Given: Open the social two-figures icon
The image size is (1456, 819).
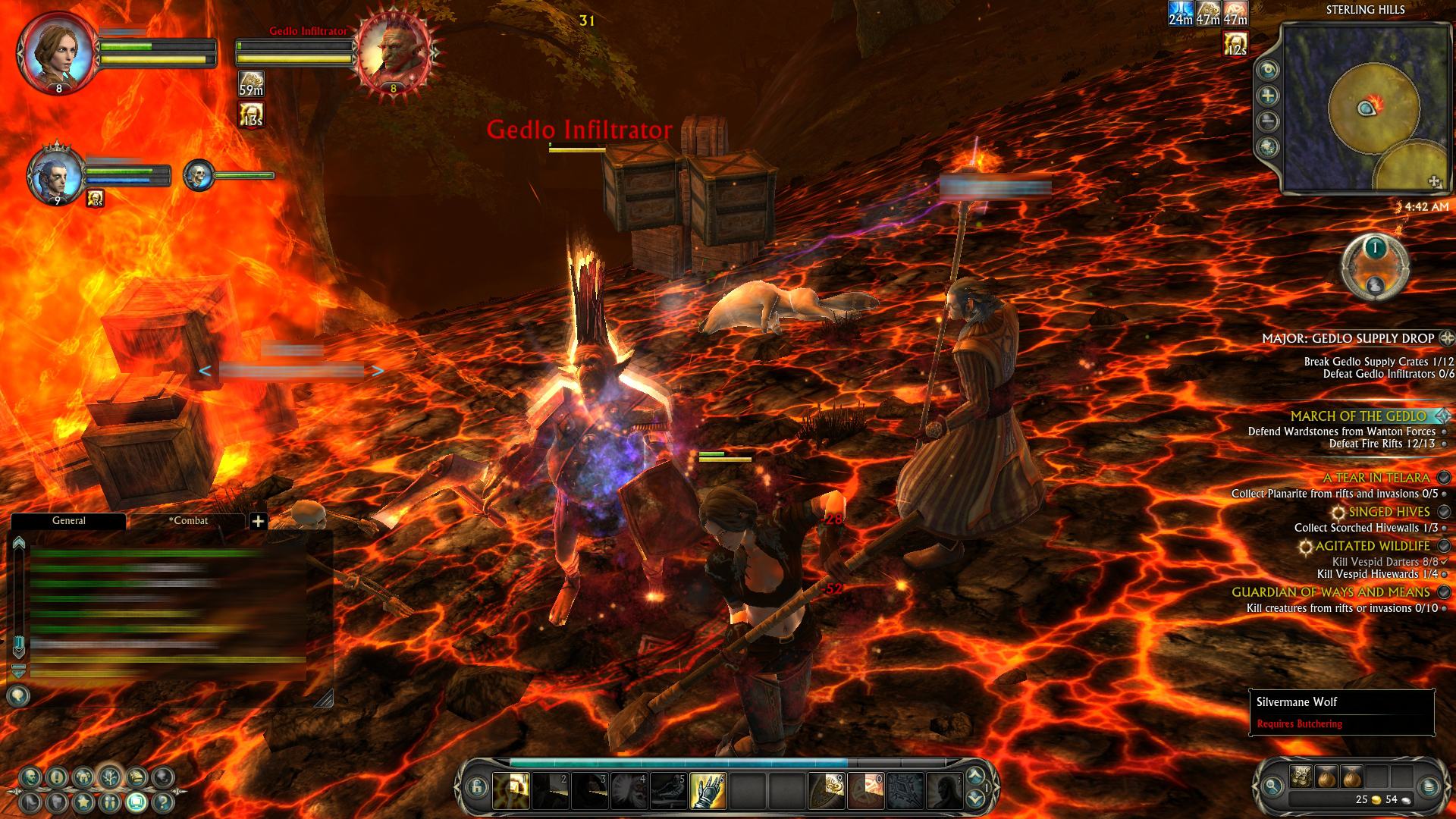Looking at the screenshot, I should tap(110, 802).
